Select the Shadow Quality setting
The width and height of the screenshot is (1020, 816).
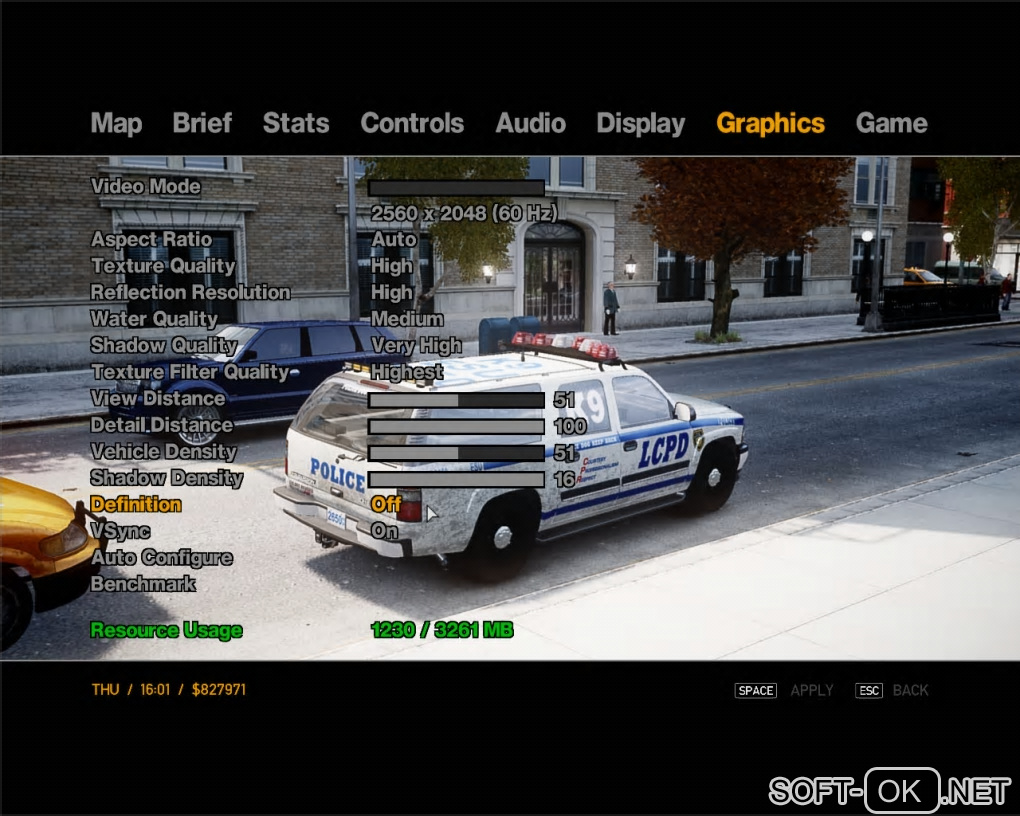coord(163,346)
